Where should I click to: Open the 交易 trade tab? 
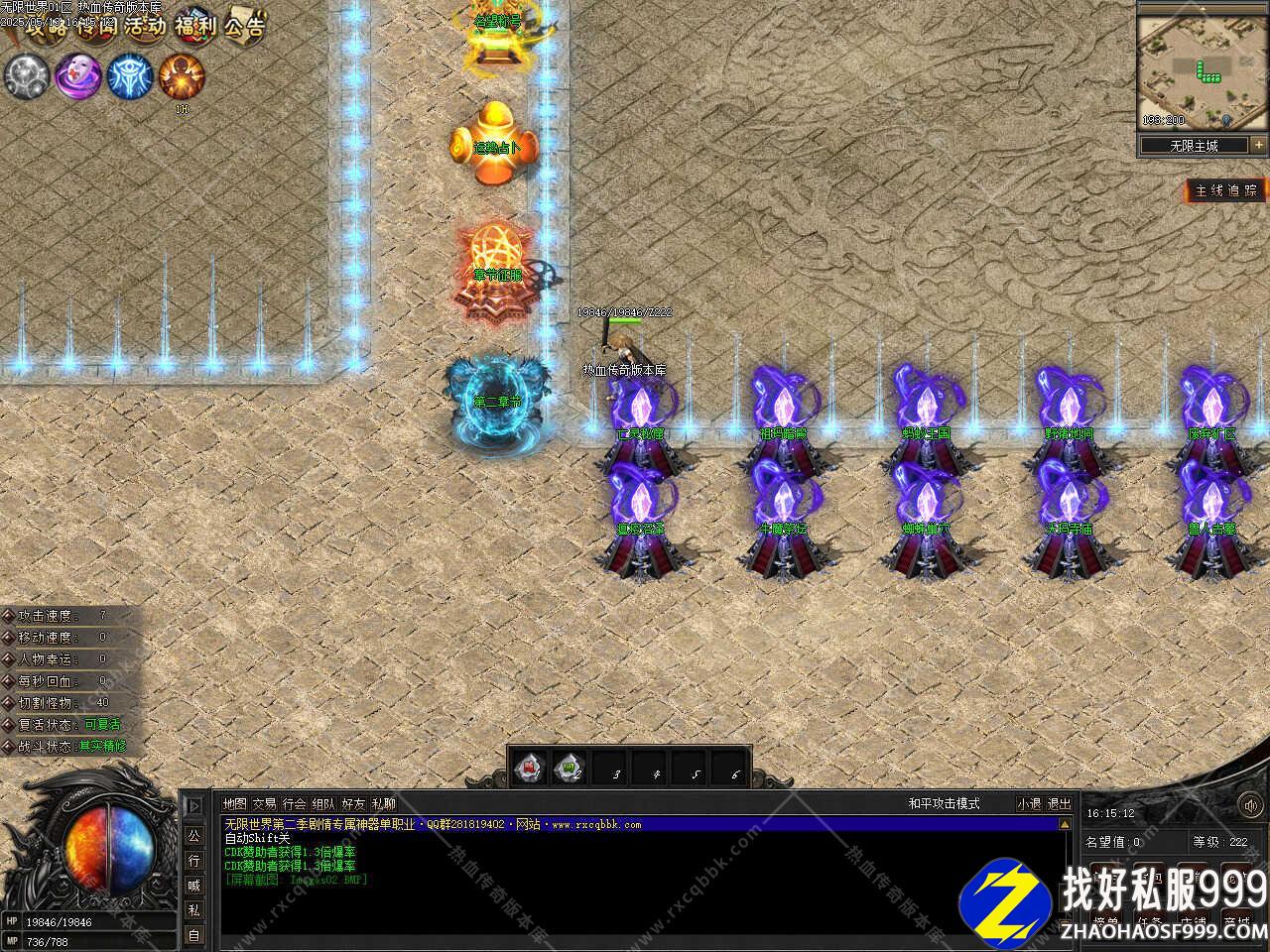click(x=264, y=803)
